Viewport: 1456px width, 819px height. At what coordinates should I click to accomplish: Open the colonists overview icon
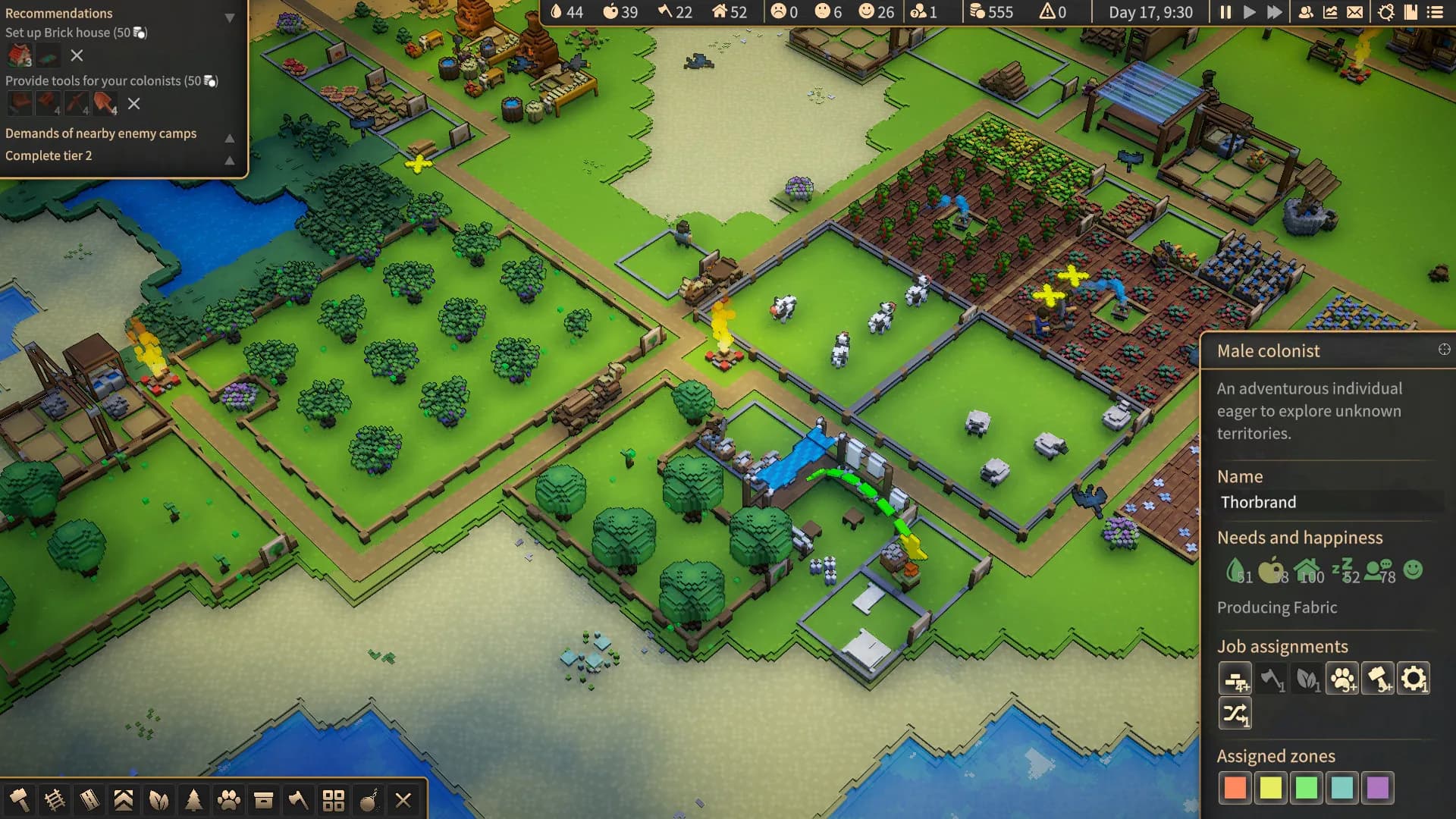[x=1306, y=12]
